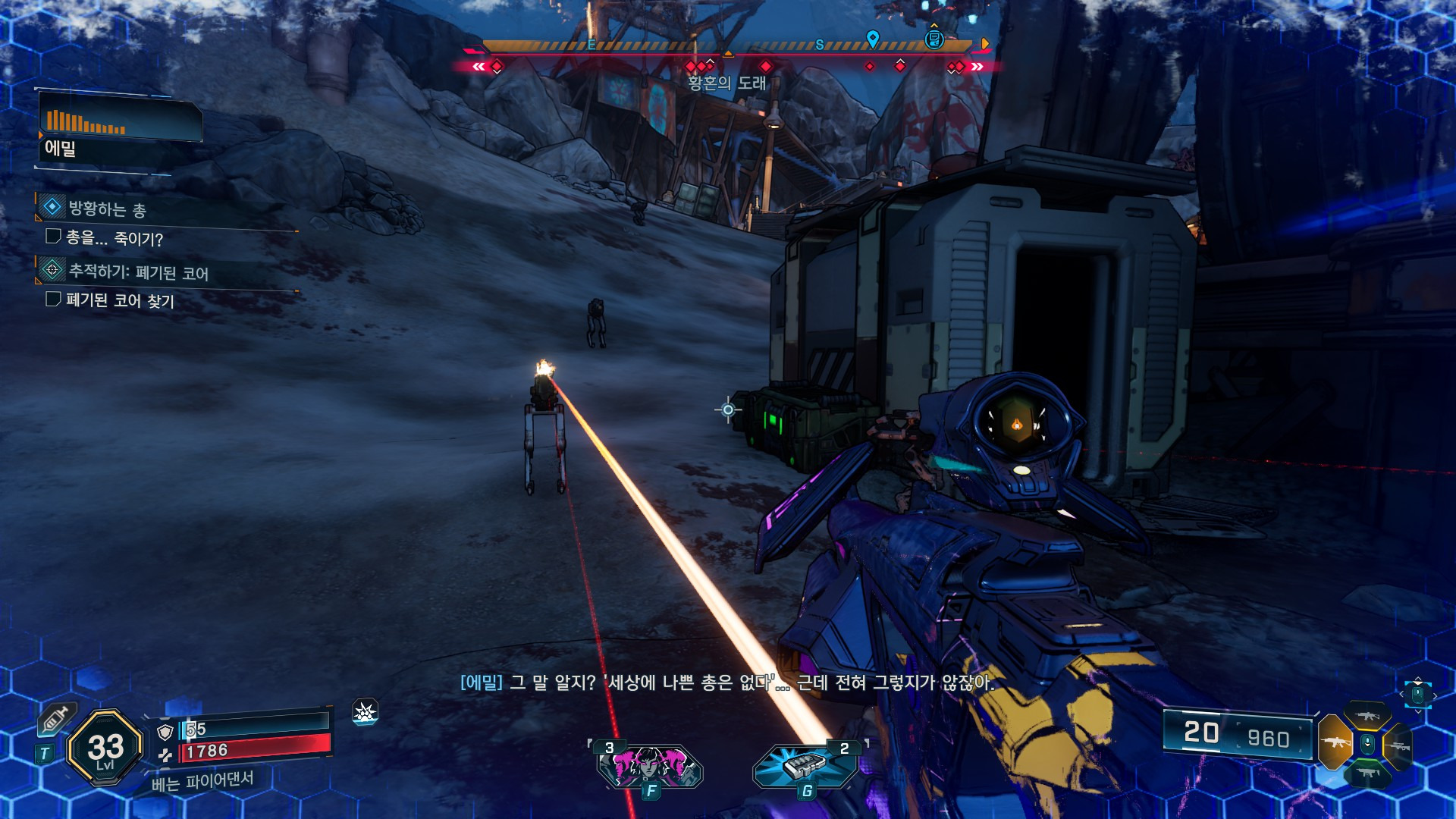Select the highlighted orange assault rifle slot

1335,742
